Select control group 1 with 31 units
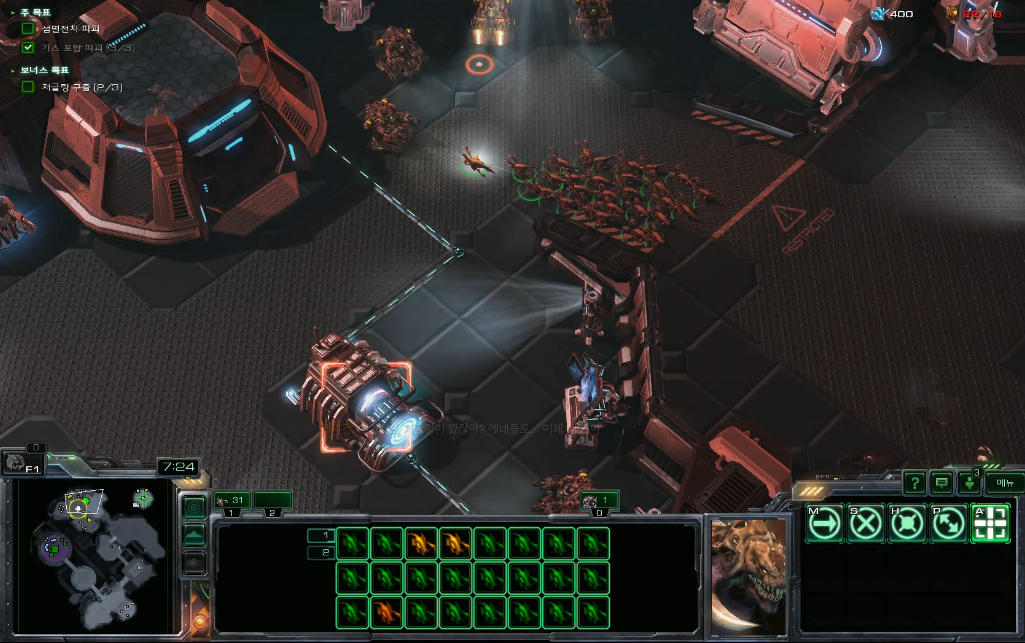 [232, 500]
